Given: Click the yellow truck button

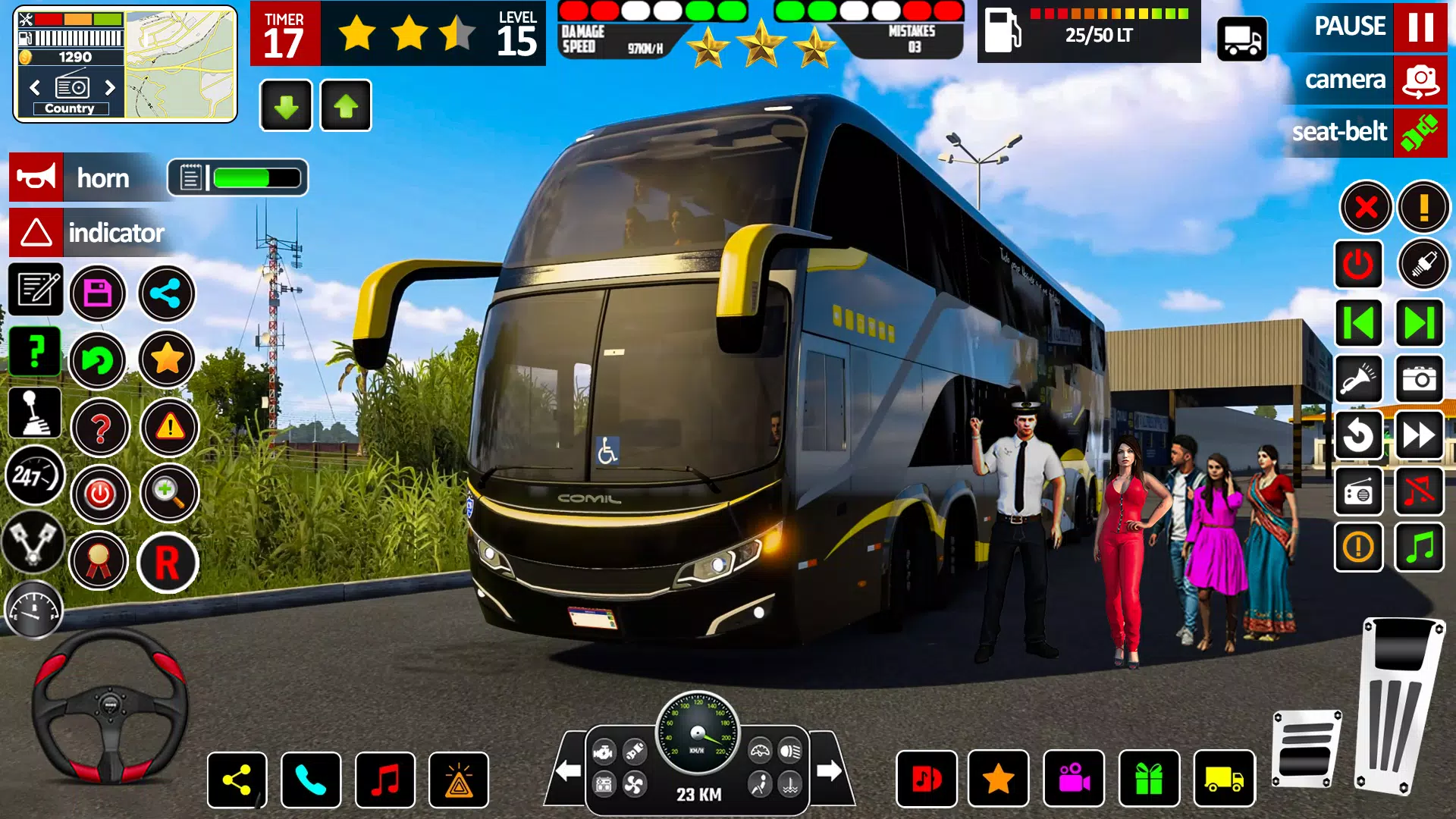Looking at the screenshot, I should coord(1224,779).
